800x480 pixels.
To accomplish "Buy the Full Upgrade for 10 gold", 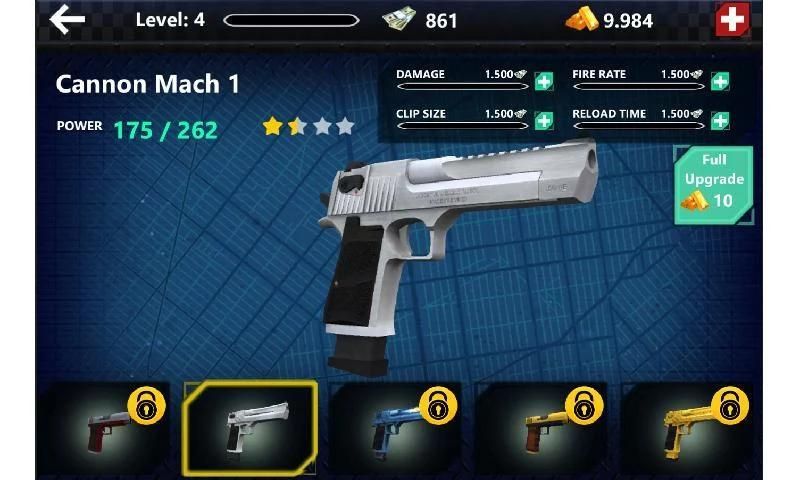I will 714,185.
